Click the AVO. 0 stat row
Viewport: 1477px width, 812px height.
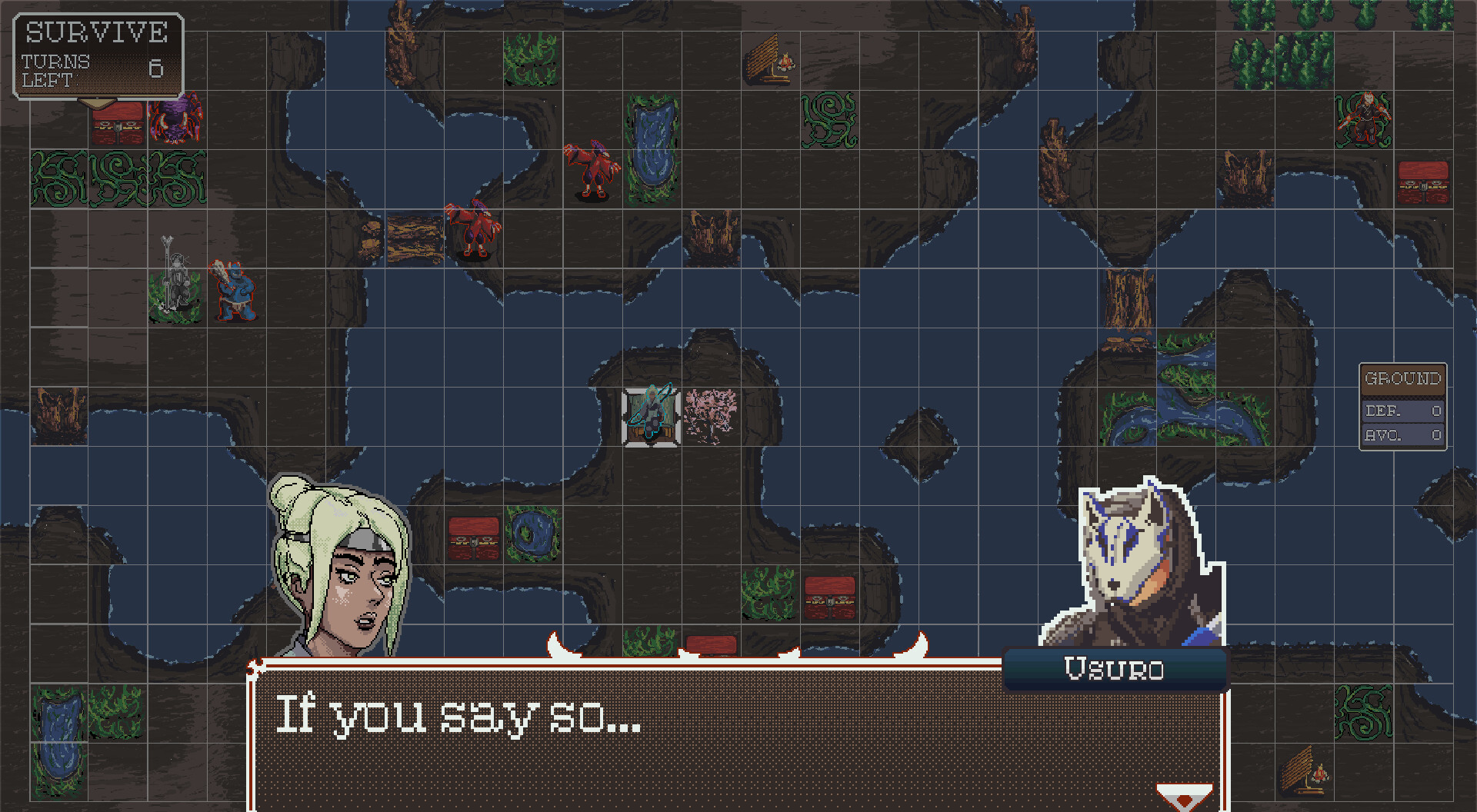coord(1402,434)
